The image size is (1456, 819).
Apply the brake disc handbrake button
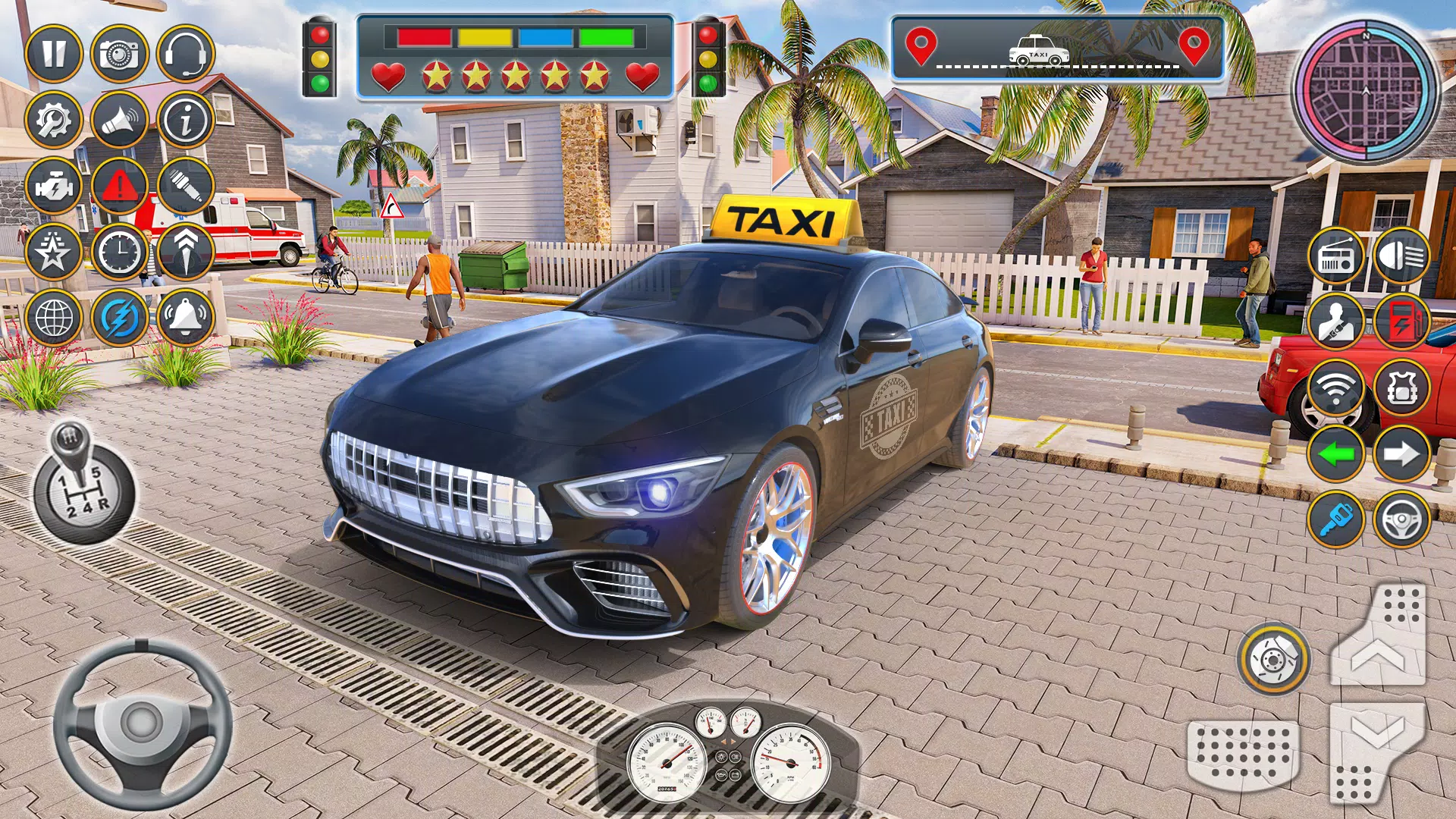pos(1273,659)
